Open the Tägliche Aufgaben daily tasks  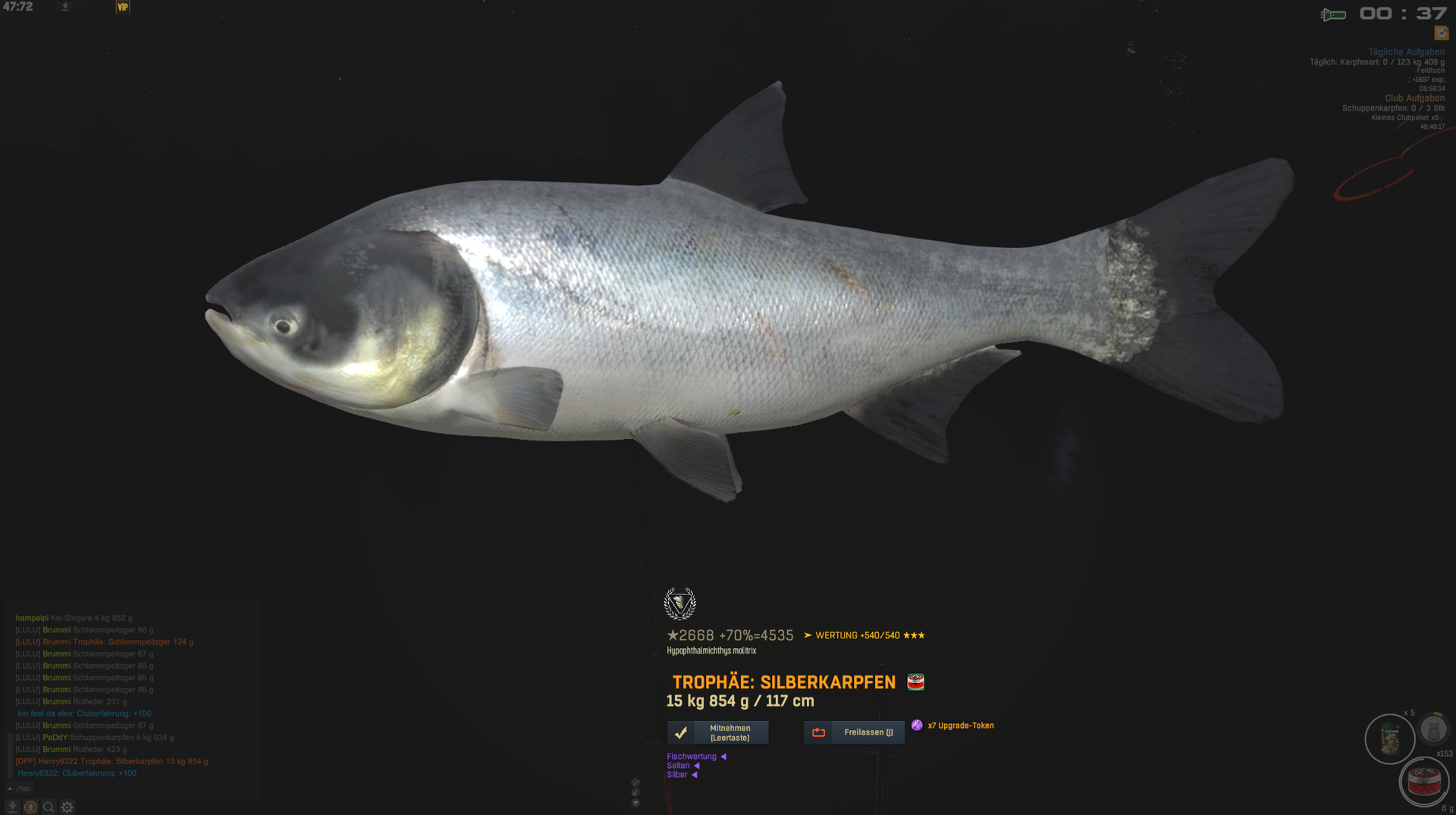pyautogui.click(x=1406, y=52)
